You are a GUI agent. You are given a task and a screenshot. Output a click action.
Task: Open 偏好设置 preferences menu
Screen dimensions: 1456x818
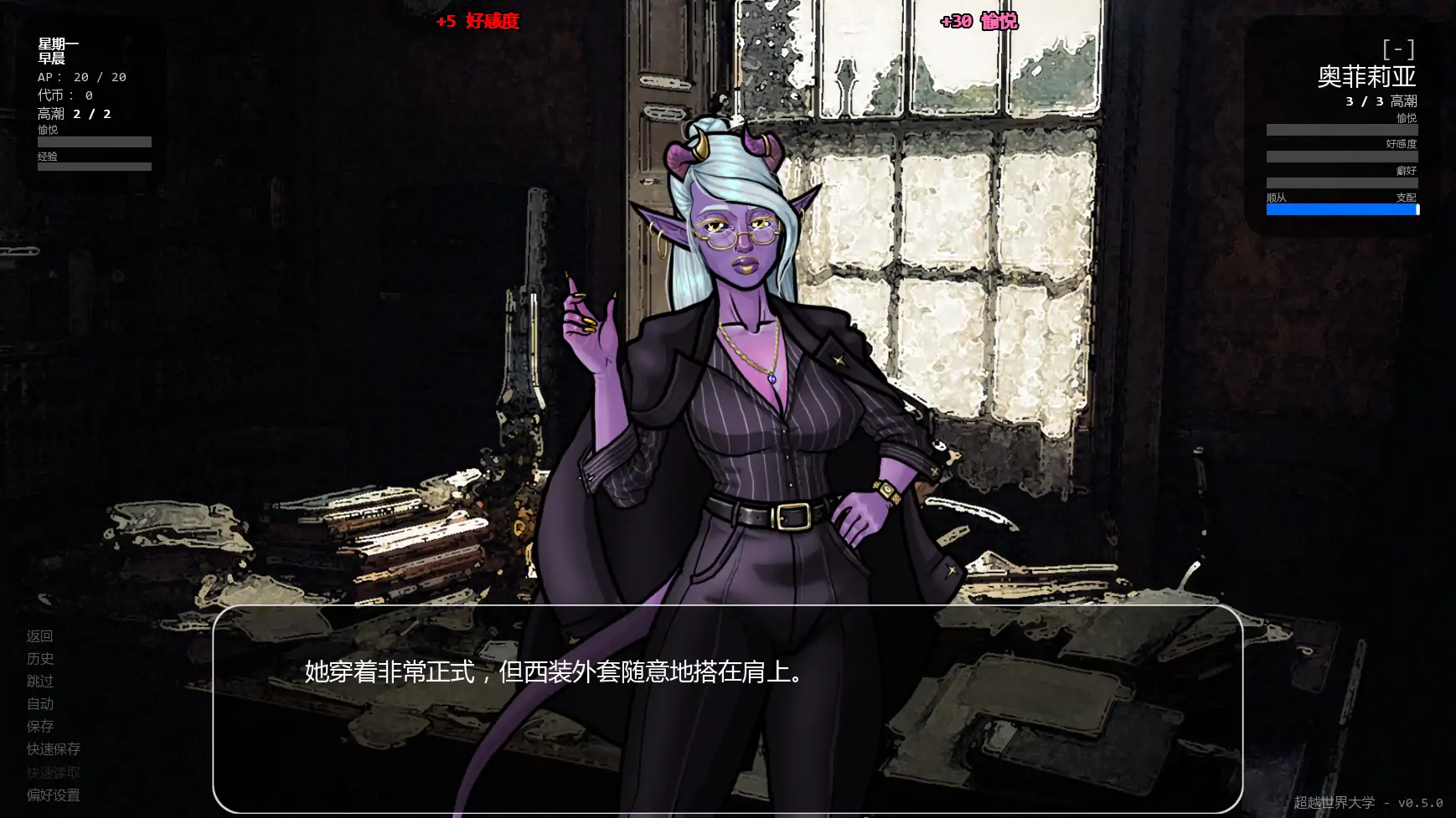(x=52, y=795)
